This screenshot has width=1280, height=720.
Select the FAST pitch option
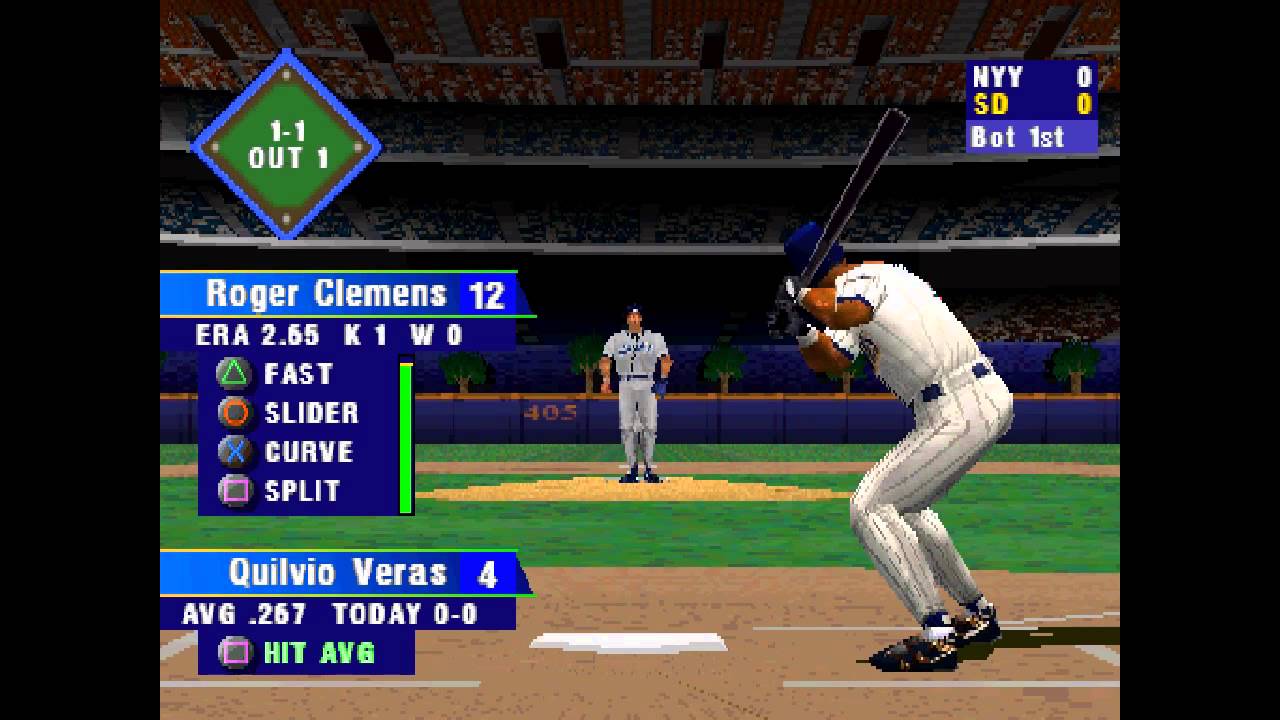point(297,374)
